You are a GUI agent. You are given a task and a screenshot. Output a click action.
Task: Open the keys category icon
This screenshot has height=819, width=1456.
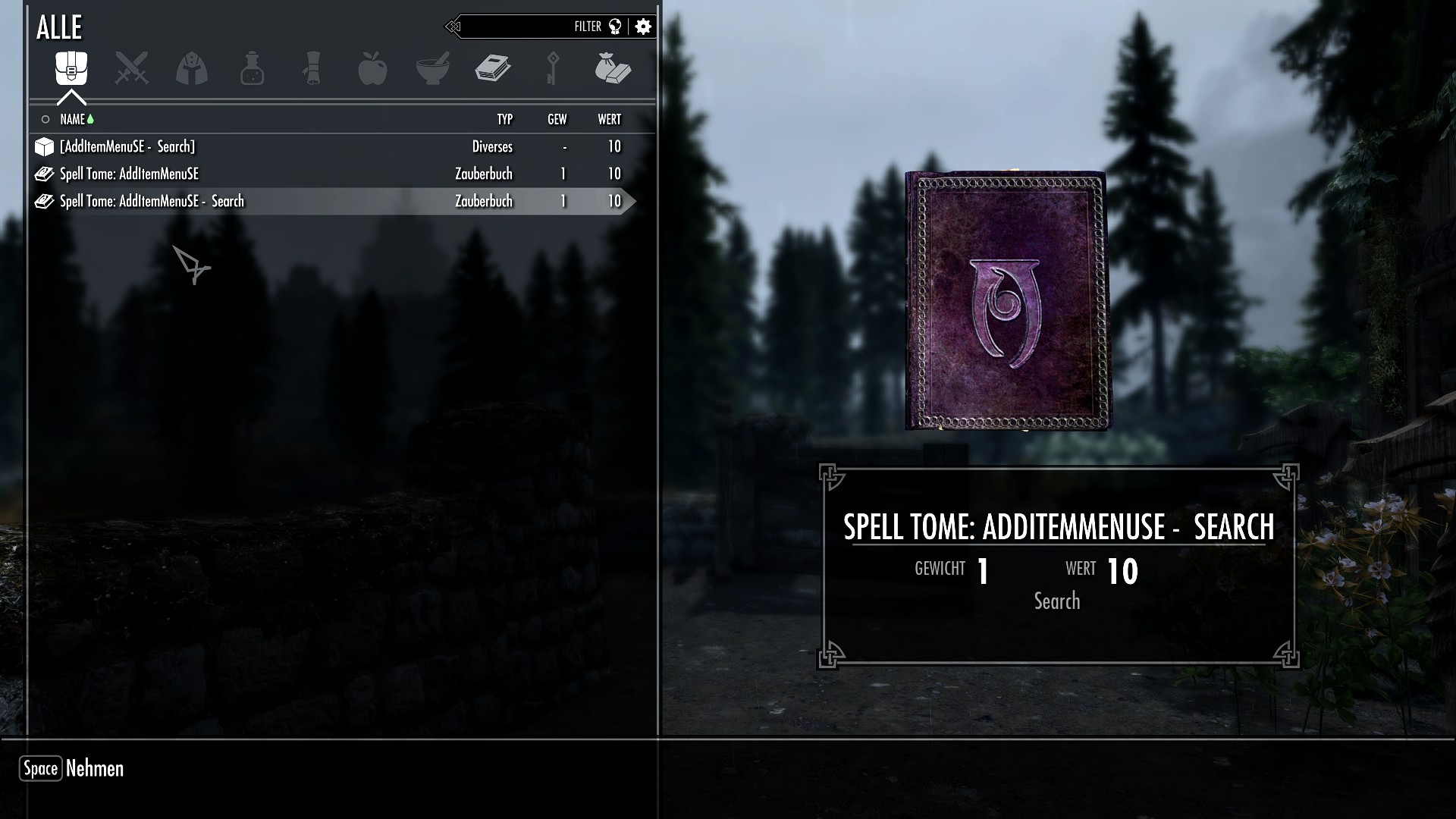553,68
